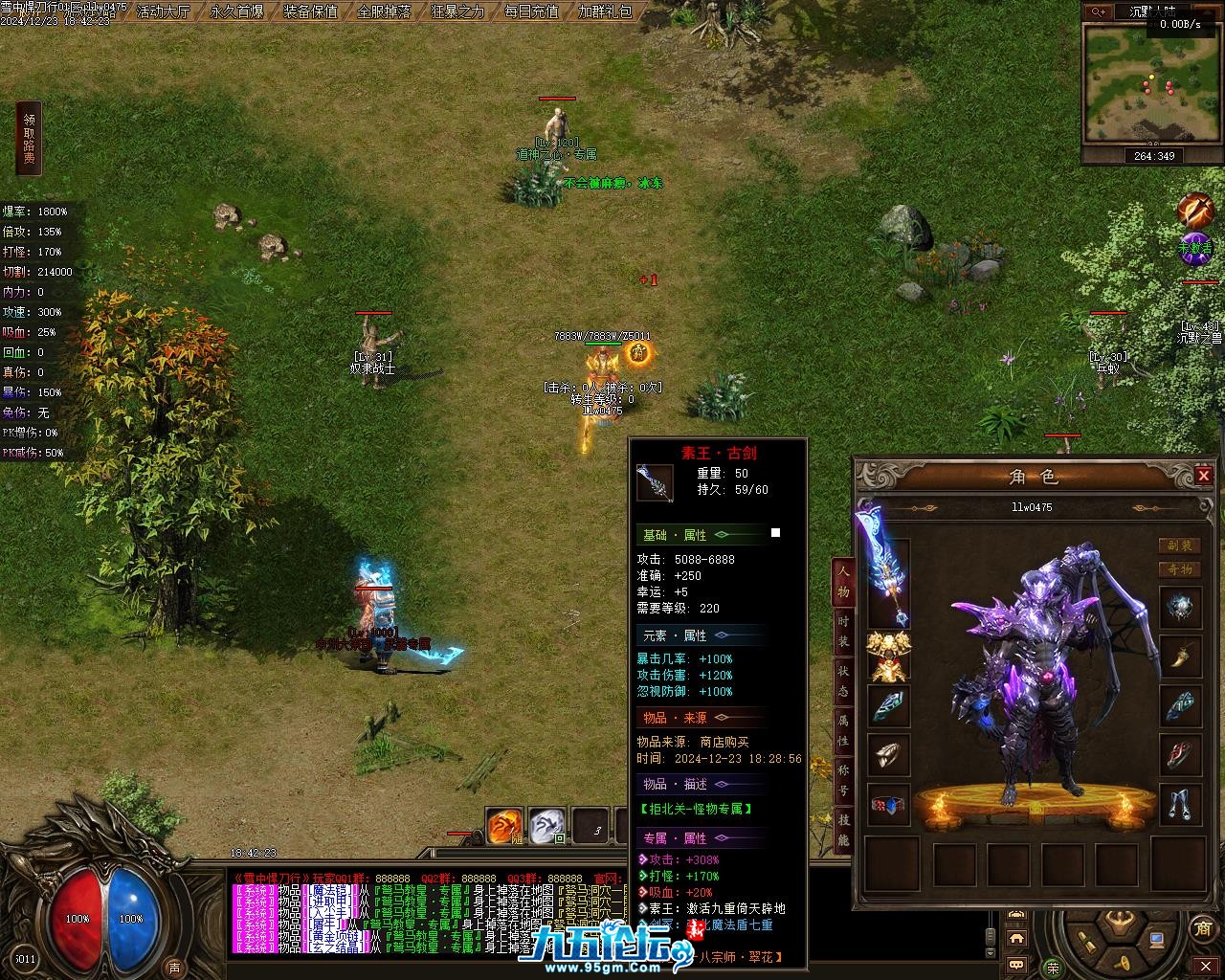Open the 每日充值 daily recharge menu
The width and height of the screenshot is (1225, 980).
pos(532,11)
